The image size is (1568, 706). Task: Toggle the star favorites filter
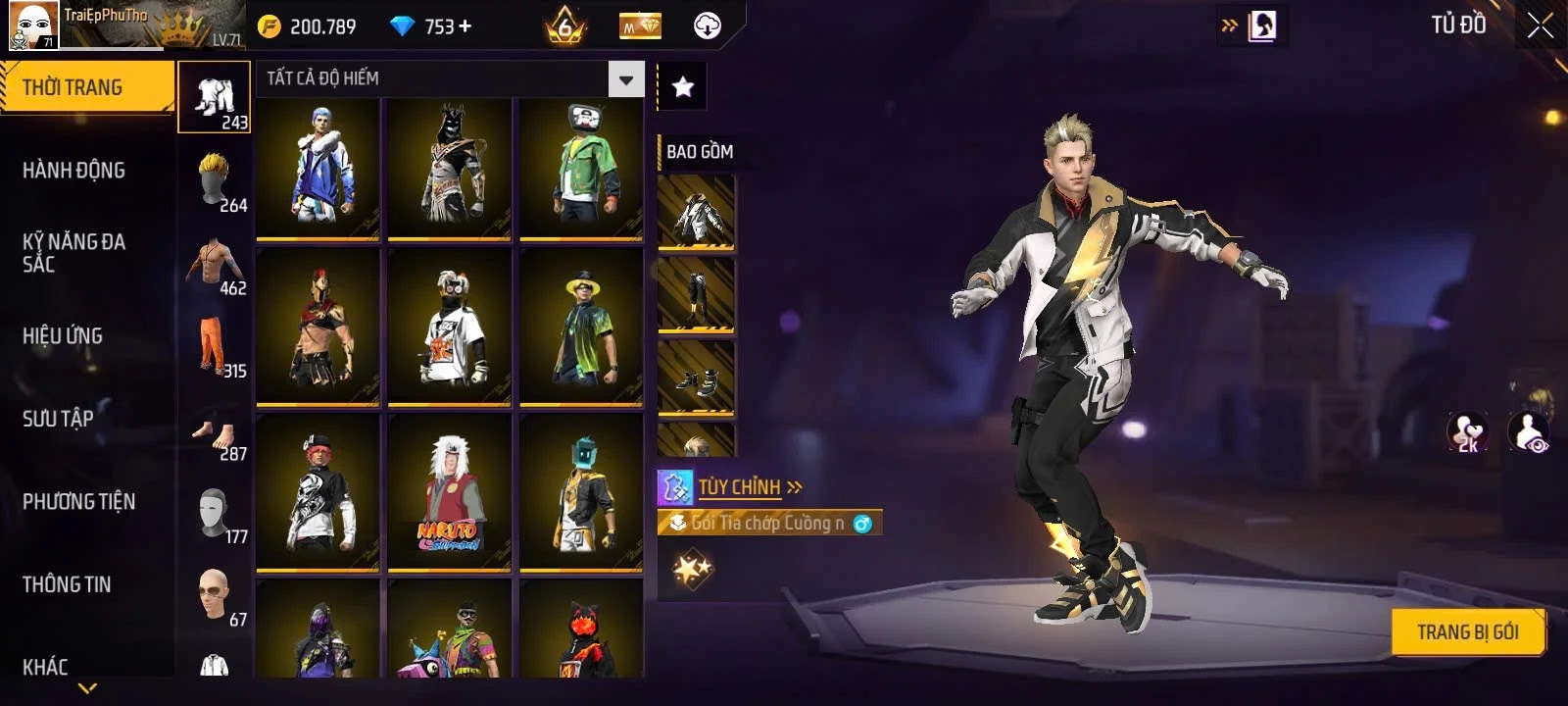point(682,87)
